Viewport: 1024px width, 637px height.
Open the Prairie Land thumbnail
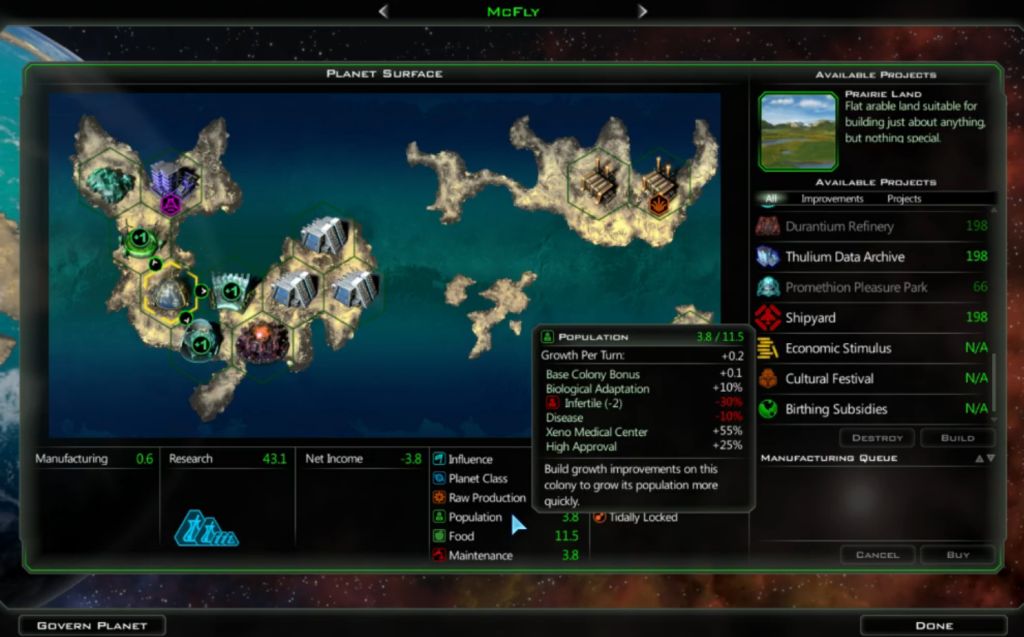(x=798, y=131)
